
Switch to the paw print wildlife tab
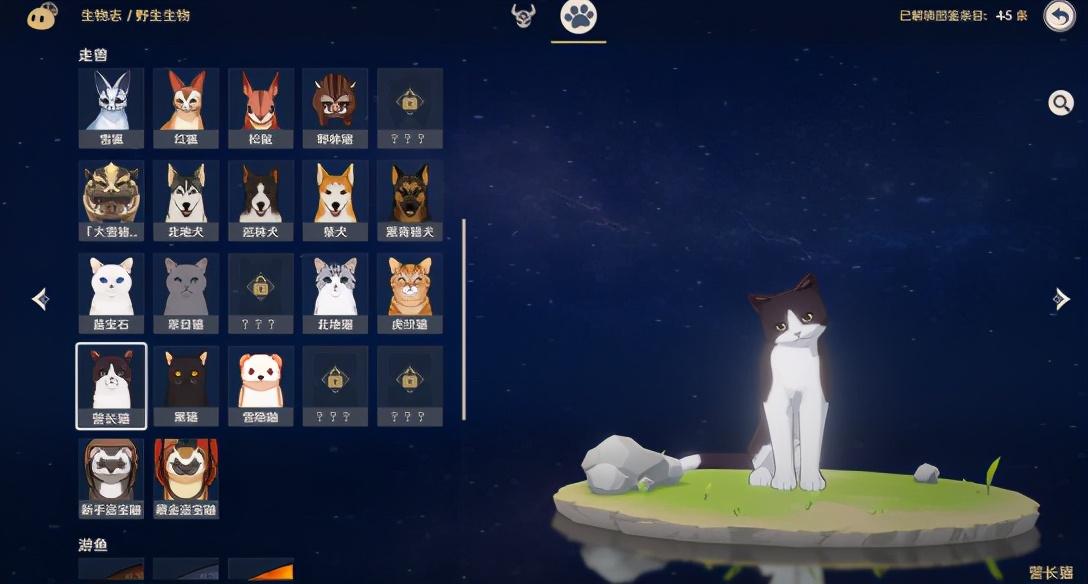(x=578, y=17)
